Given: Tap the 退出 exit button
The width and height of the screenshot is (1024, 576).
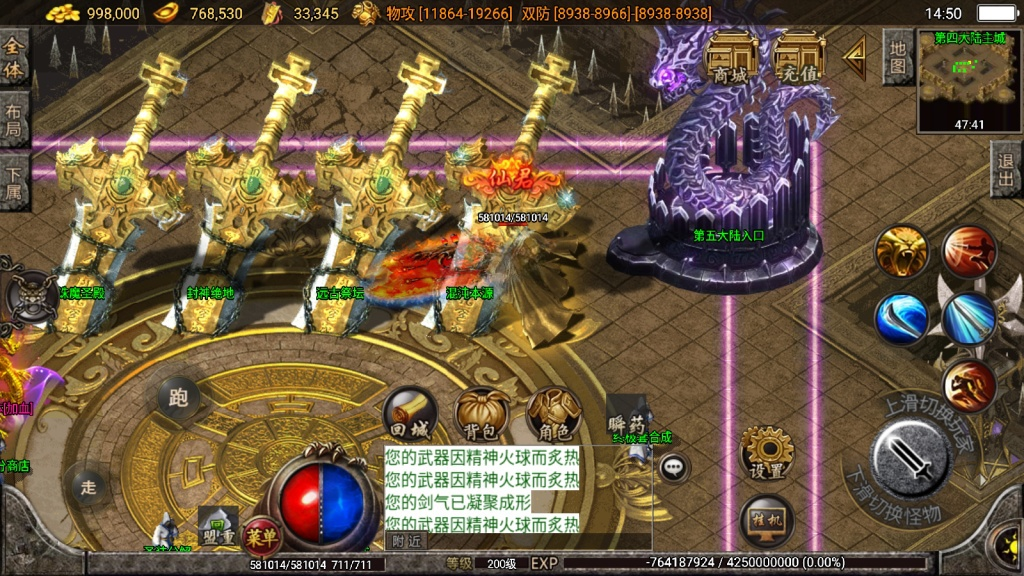Looking at the screenshot, I should point(1007,168).
